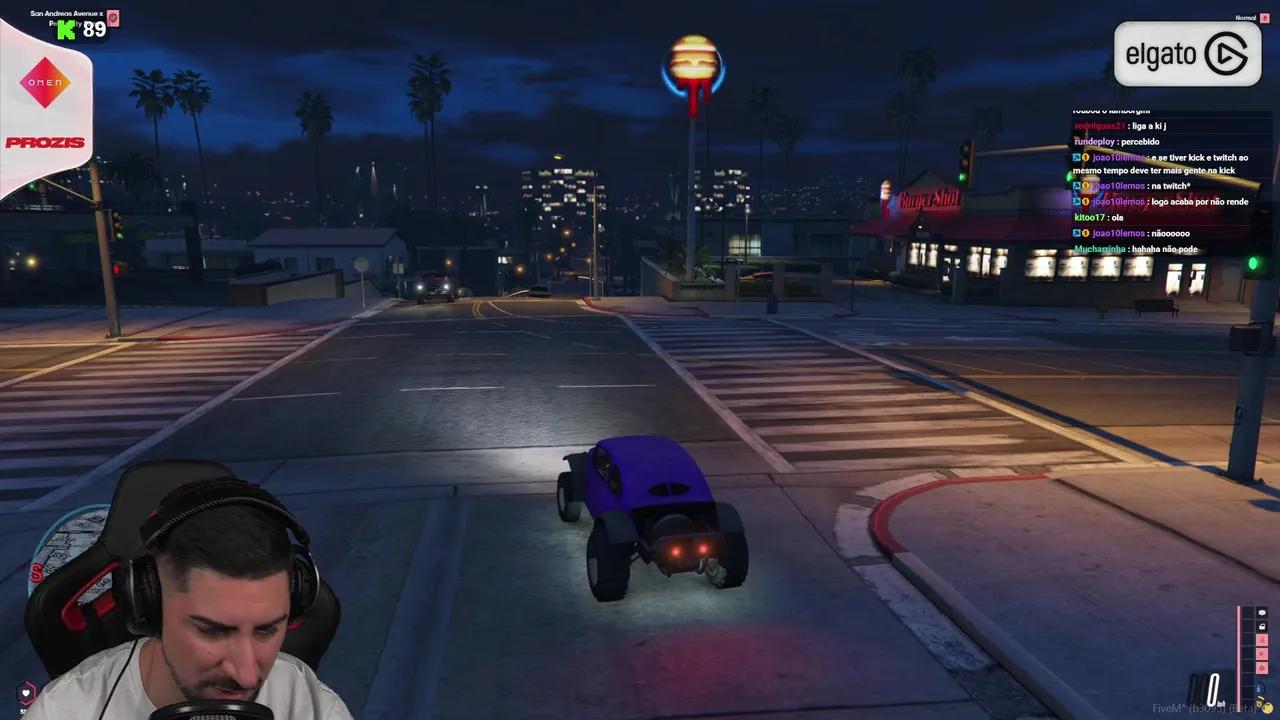The height and width of the screenshot is (720, 1280).
Task: Select the health icon in the HUD column
Action: pos(1262,640)
